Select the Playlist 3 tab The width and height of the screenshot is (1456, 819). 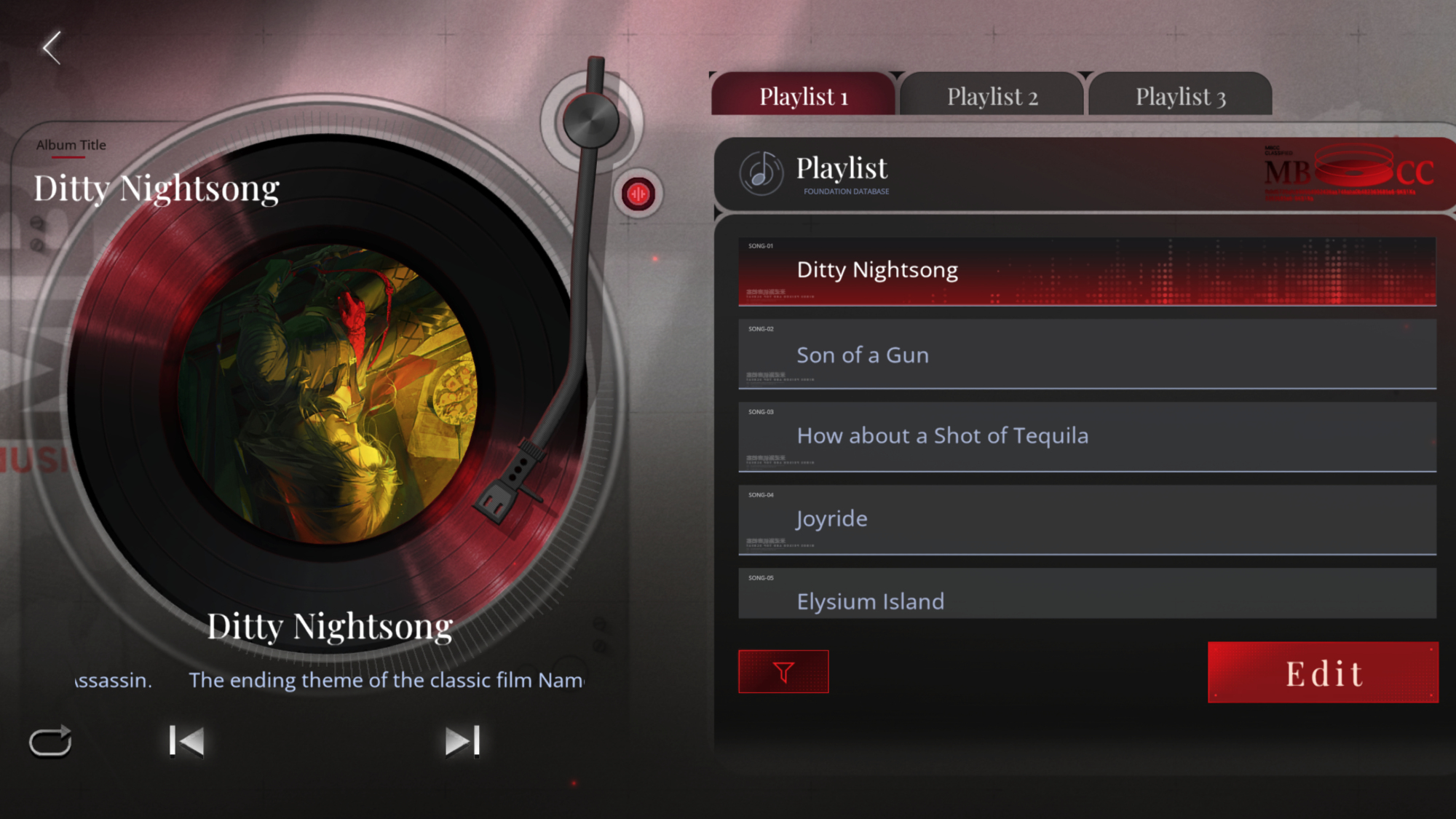pos(1180,96)
